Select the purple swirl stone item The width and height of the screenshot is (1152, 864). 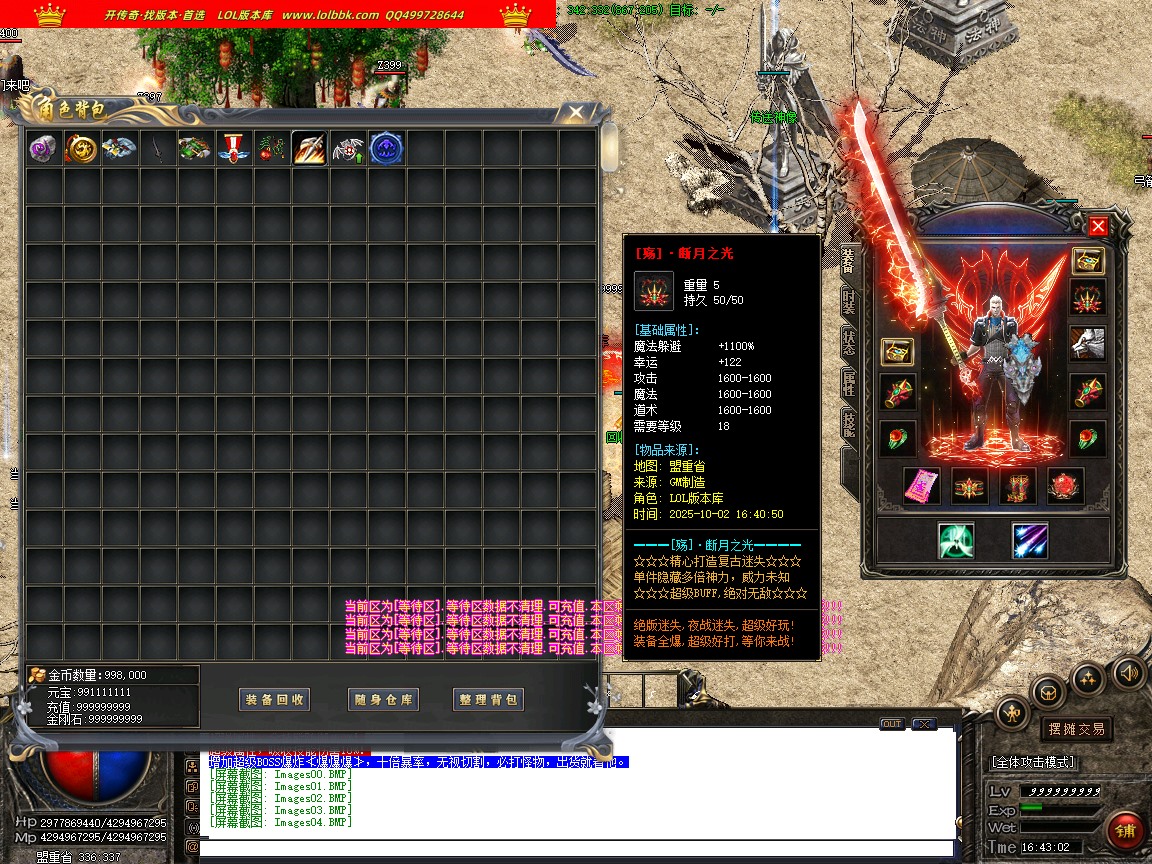(43, 149)
